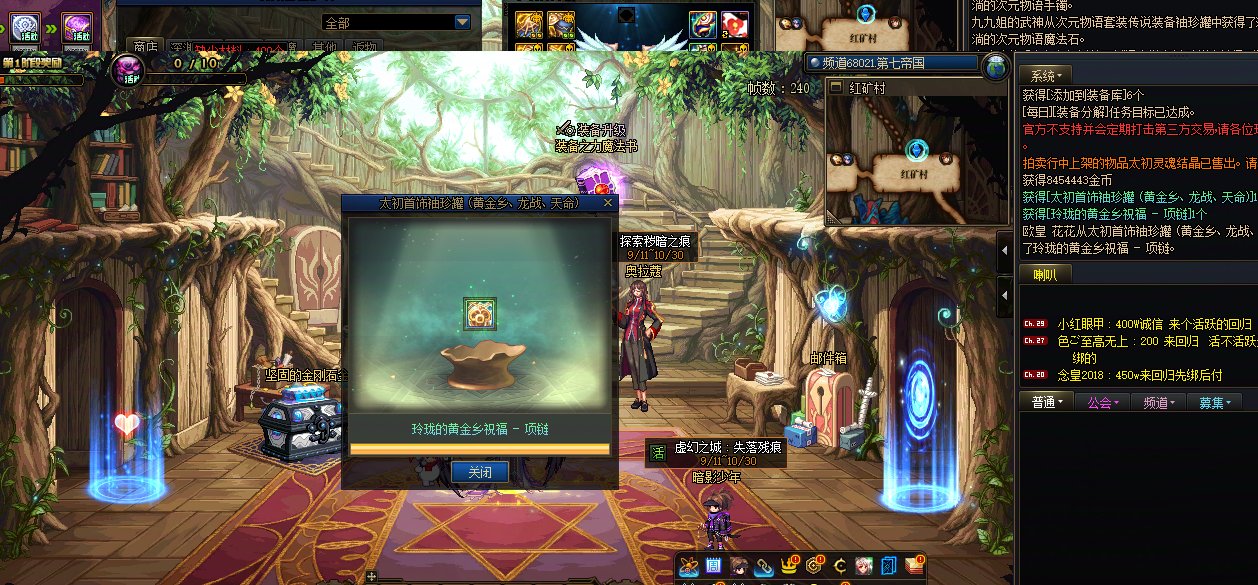This screenshot has width=1258, height=585.
Task: Close the popup with its X button
Action: coord(607,203)
